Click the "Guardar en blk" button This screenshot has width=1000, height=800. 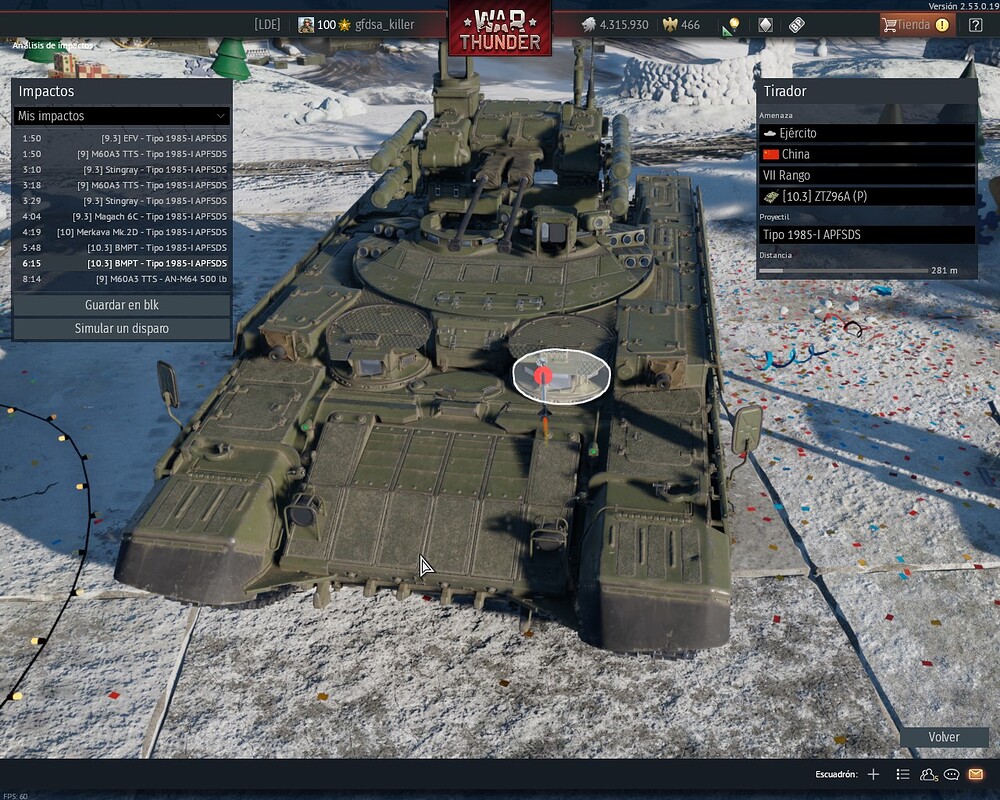tap(122, 305)
